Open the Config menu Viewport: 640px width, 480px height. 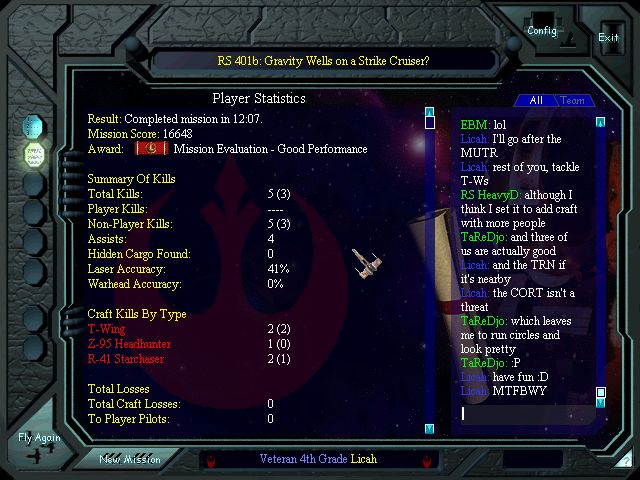tap(542, 30)
